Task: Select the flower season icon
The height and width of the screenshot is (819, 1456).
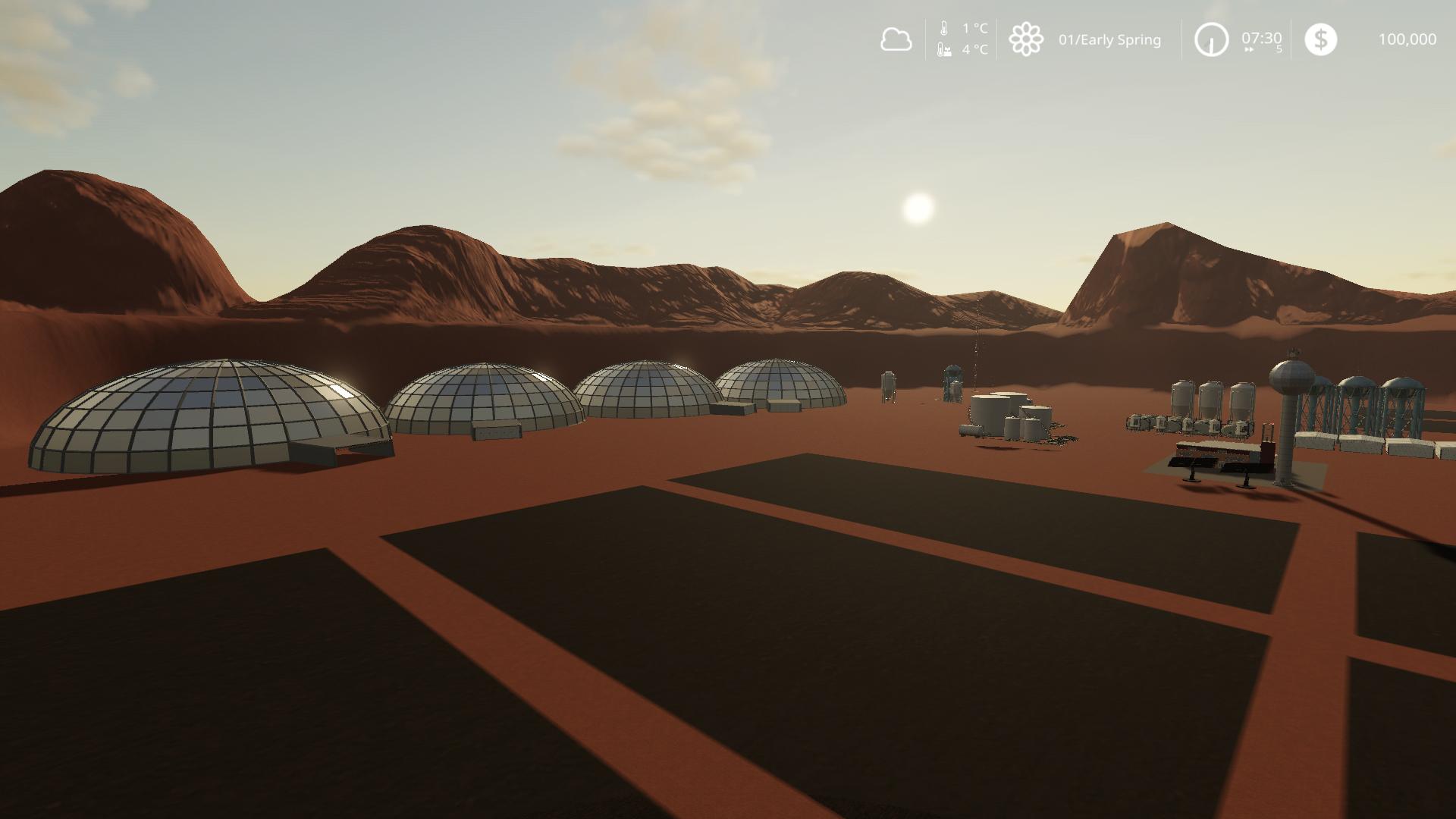Action: click(x=1026, y=39)
